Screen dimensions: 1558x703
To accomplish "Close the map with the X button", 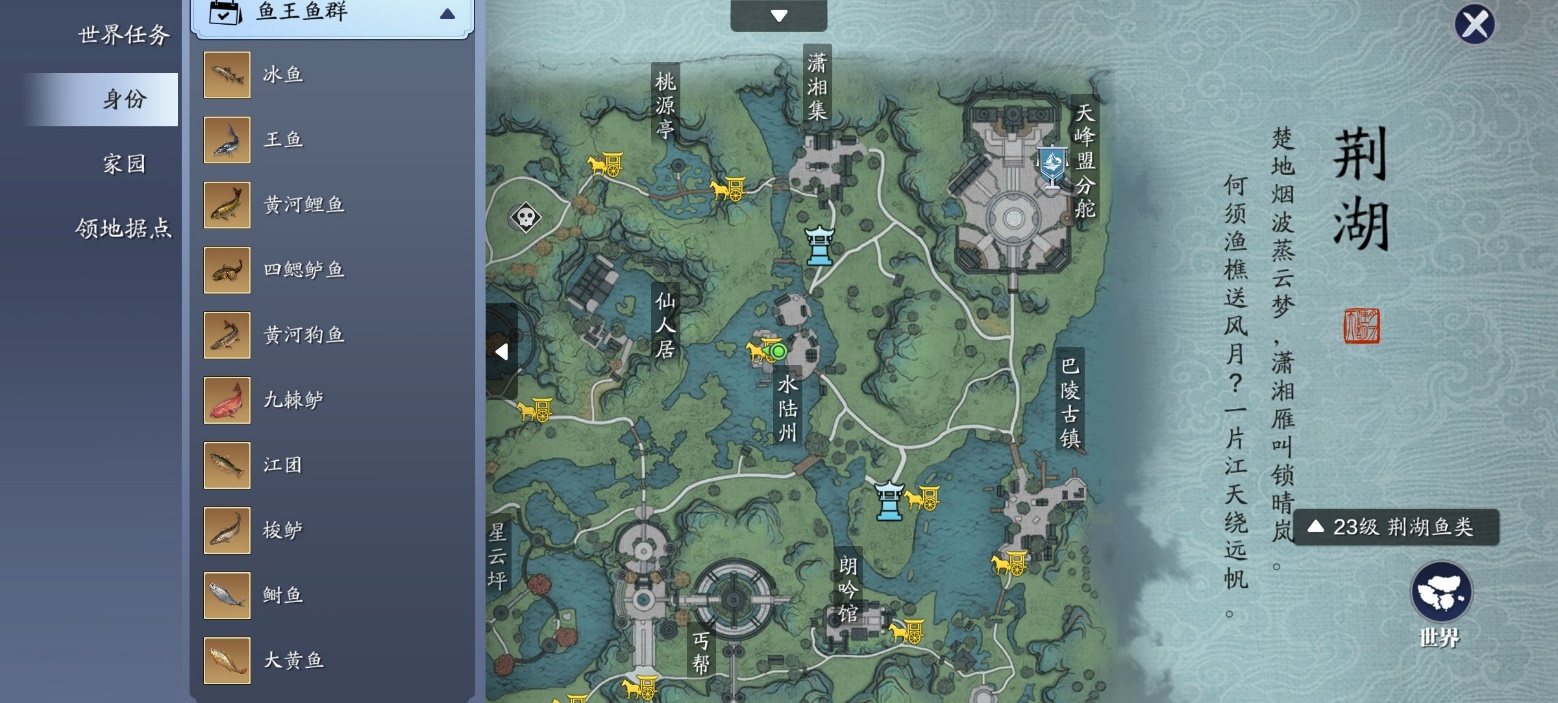I will pyautogui.click(x=1474, y=25).
